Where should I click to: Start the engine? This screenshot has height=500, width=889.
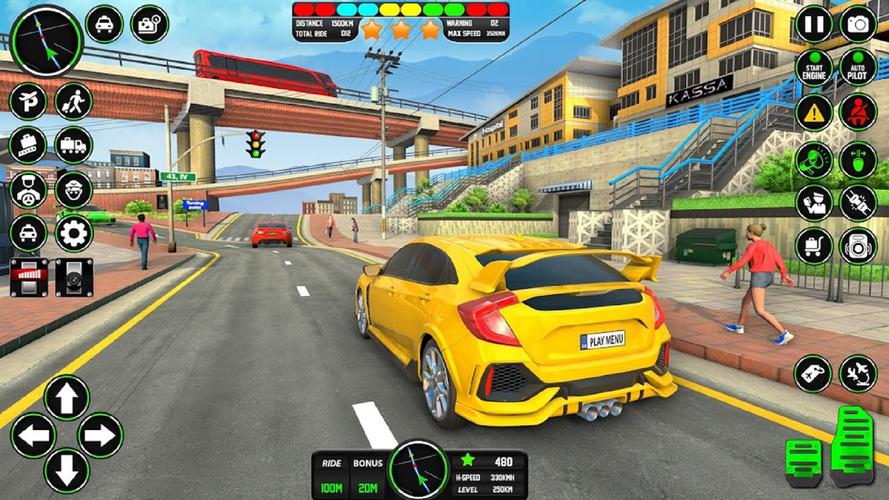[x=814, y=68]
